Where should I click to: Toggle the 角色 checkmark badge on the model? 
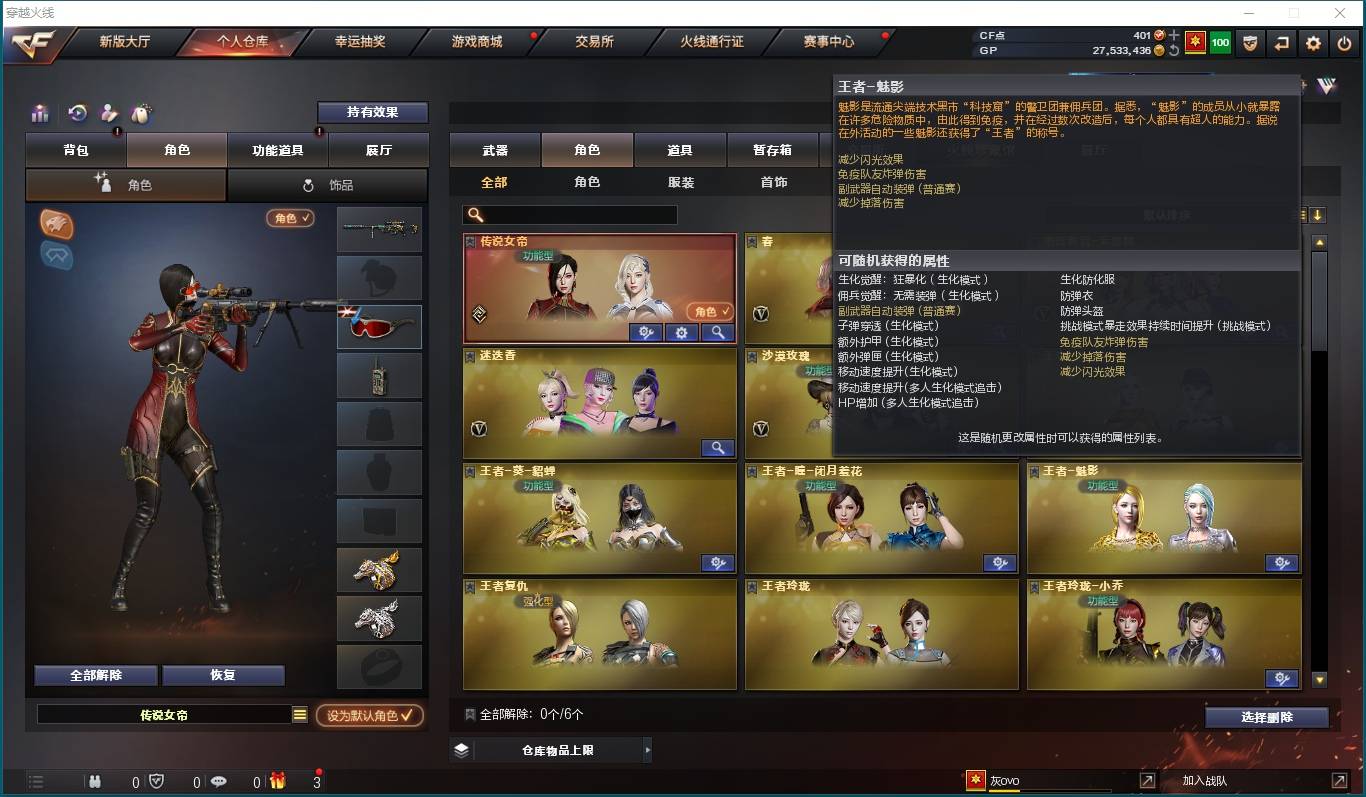tap(289, 217)
